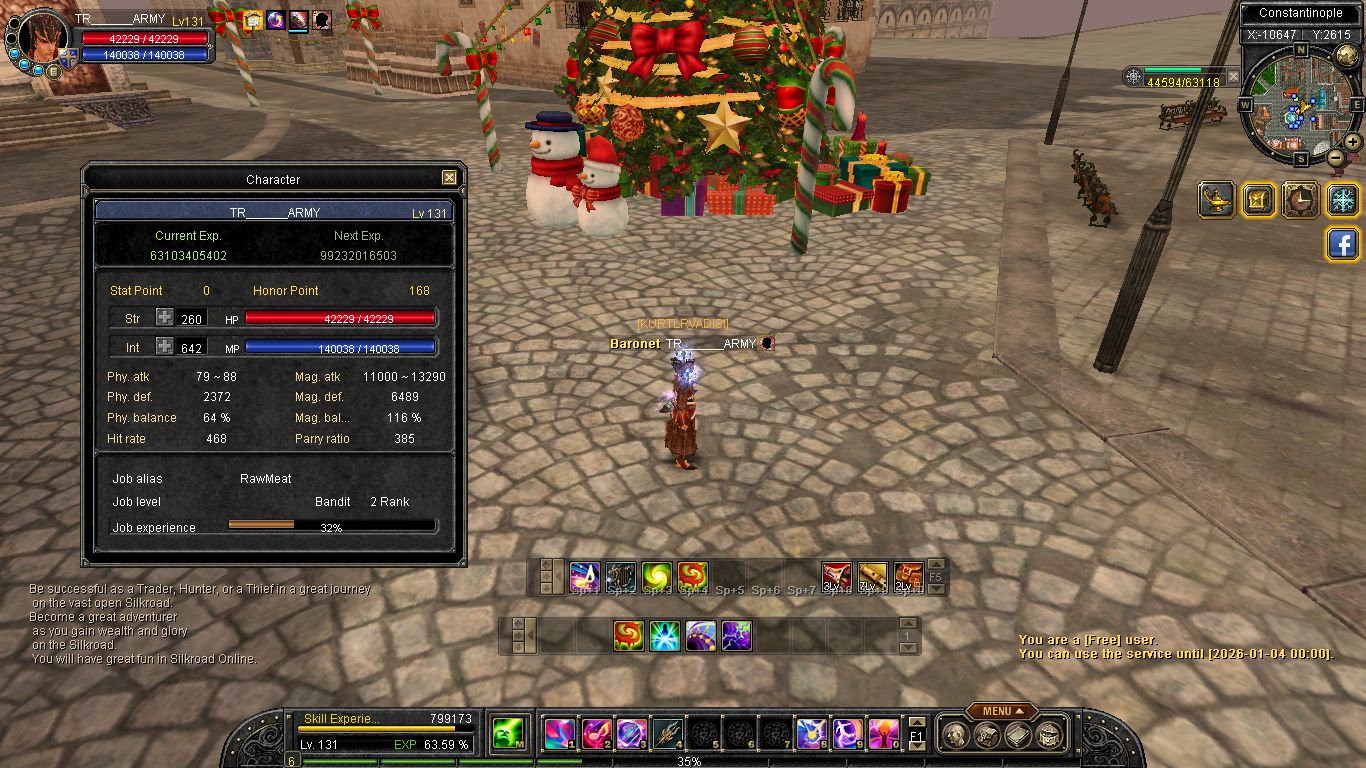Click the player portrait in top-left HUD

(43, 38)
